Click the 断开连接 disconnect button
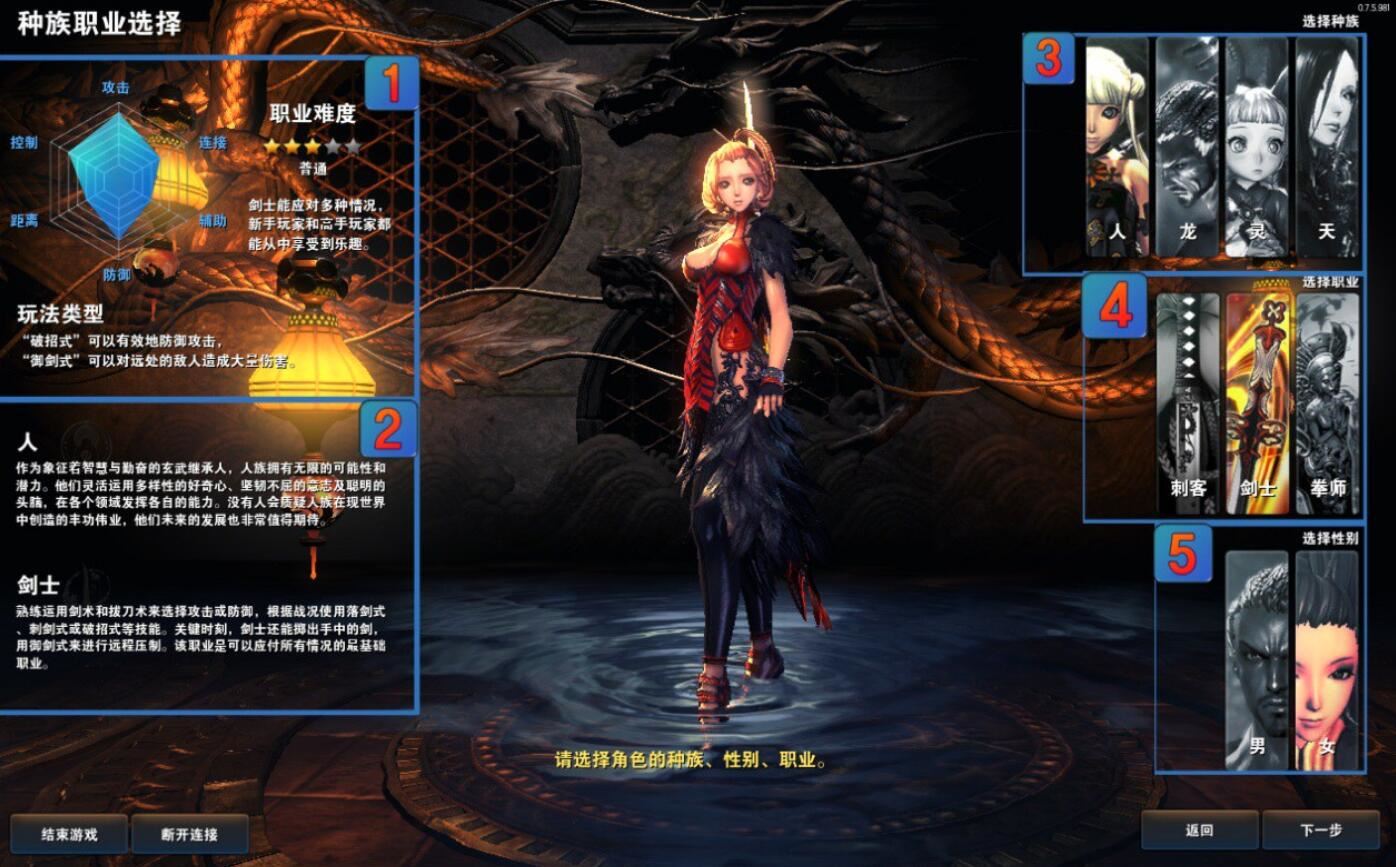The image size is (1396, 867). (x=190, y=834)
